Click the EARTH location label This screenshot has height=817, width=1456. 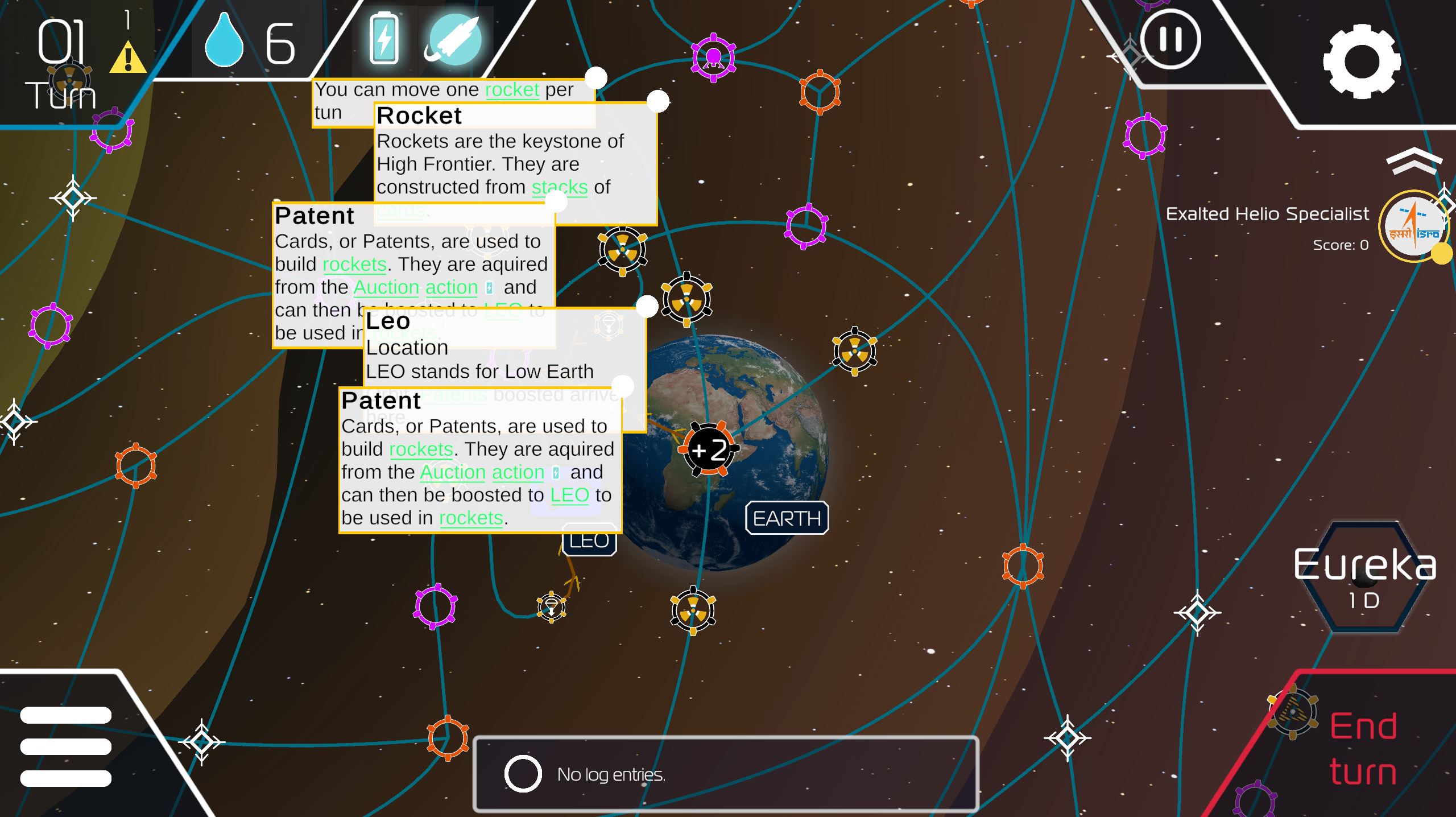click(787, 518)
